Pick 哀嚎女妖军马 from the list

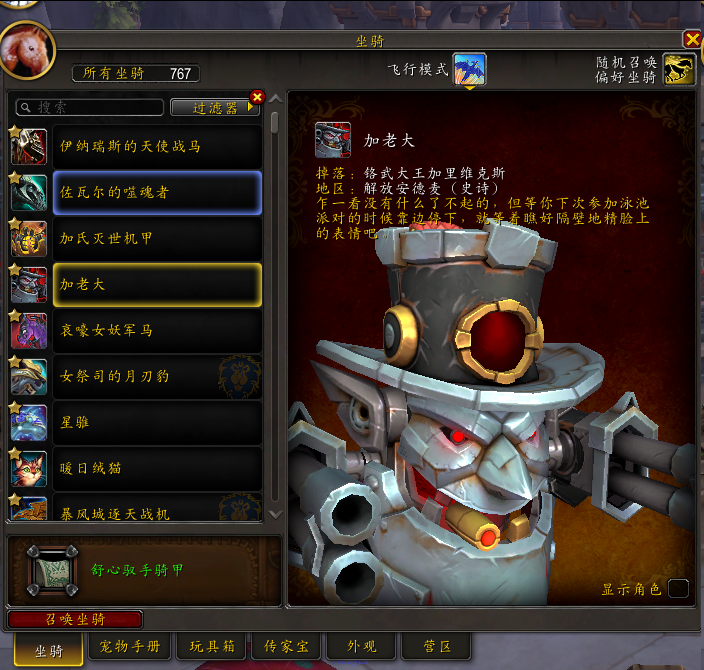pyautogui.click(x=156, y=330)
